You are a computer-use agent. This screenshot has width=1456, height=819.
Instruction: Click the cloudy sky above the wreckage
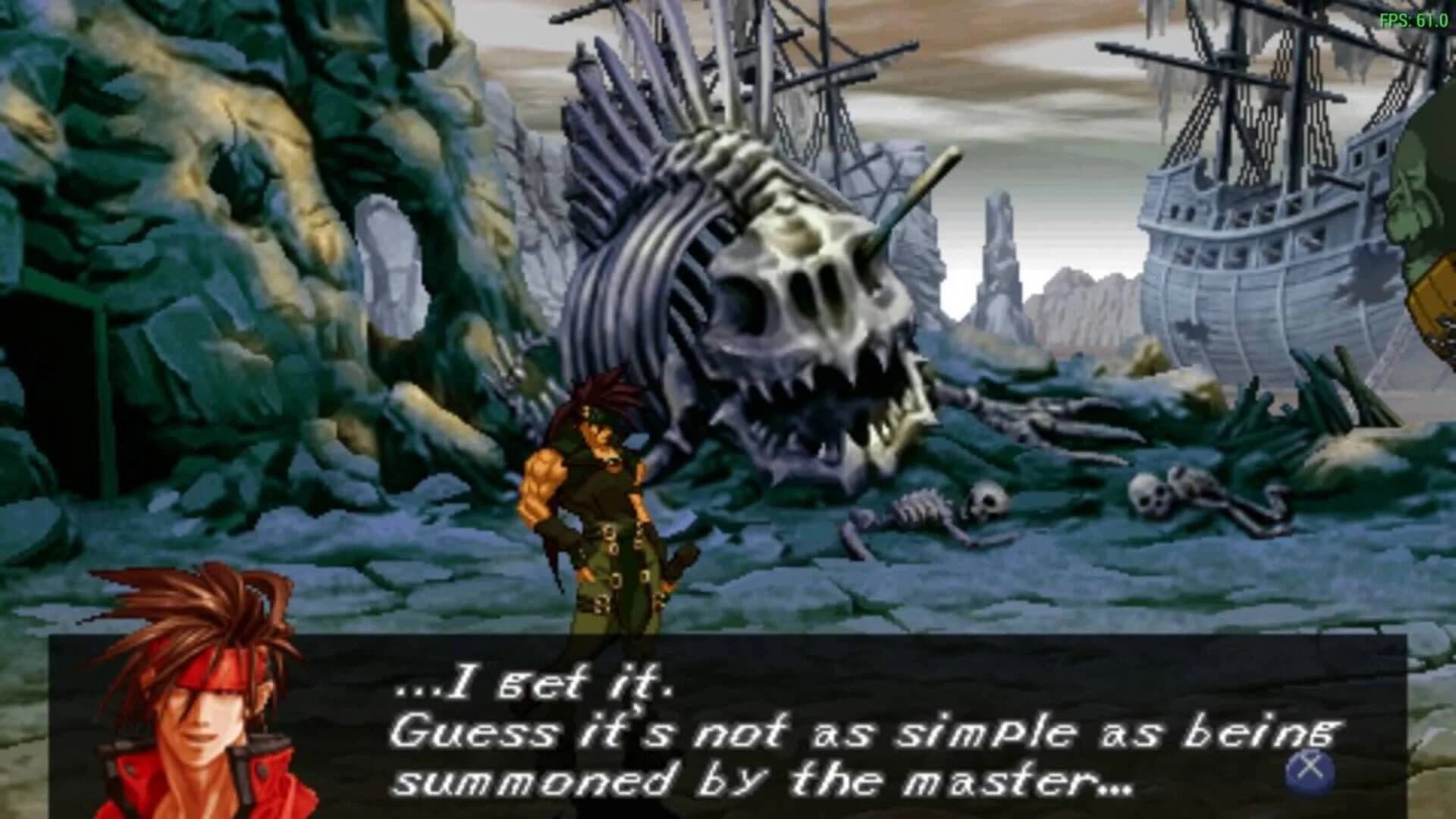tap(1024, 76)
